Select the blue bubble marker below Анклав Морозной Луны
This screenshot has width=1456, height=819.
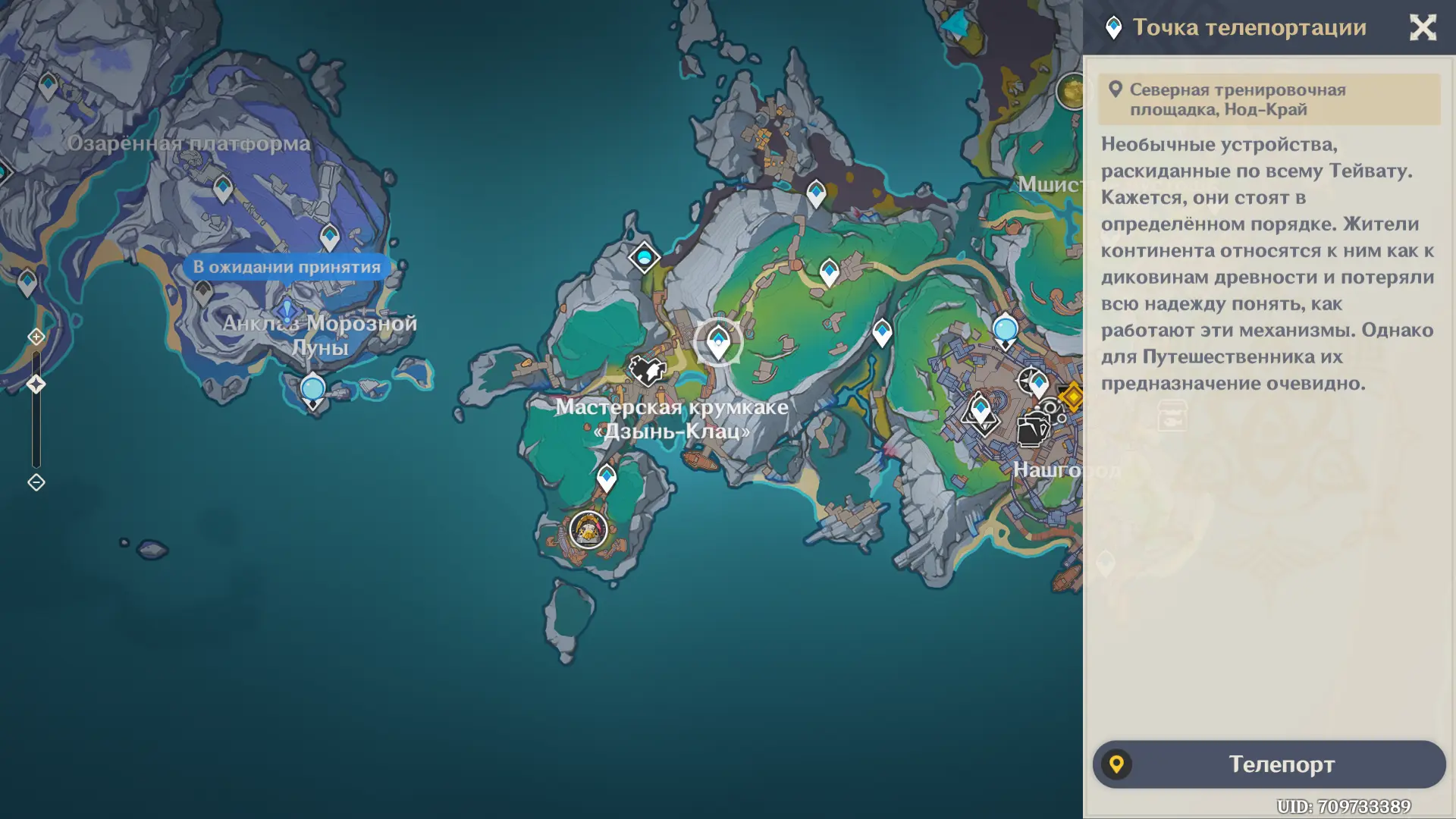312,390
